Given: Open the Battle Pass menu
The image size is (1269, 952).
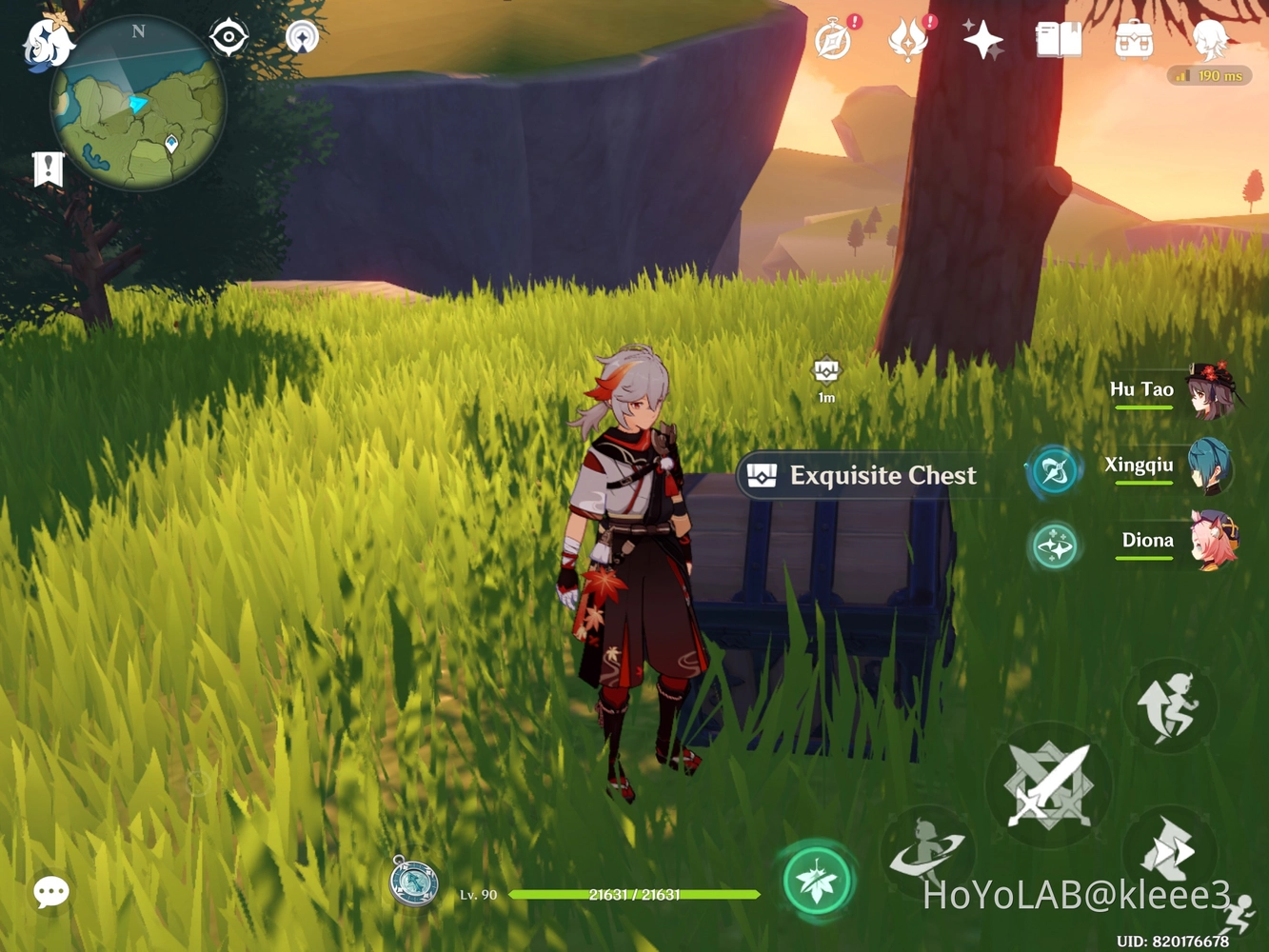Looking at the screenshot, I should 908,40.
